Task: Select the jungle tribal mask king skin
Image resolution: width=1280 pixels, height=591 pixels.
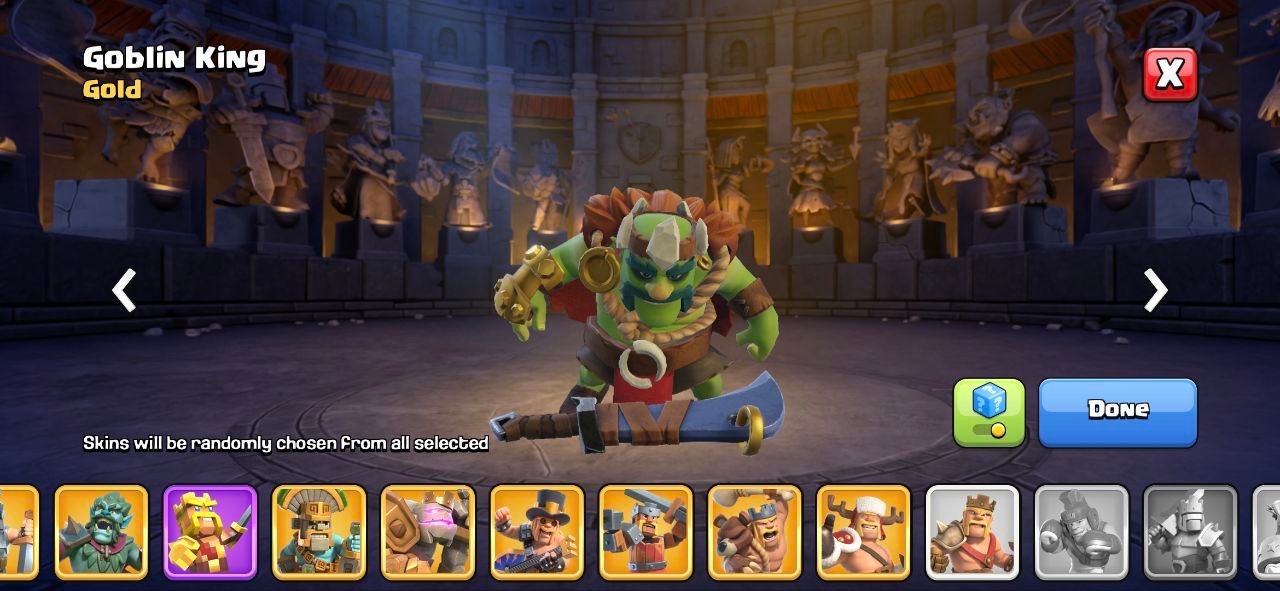Action: [x=319, y=532]
